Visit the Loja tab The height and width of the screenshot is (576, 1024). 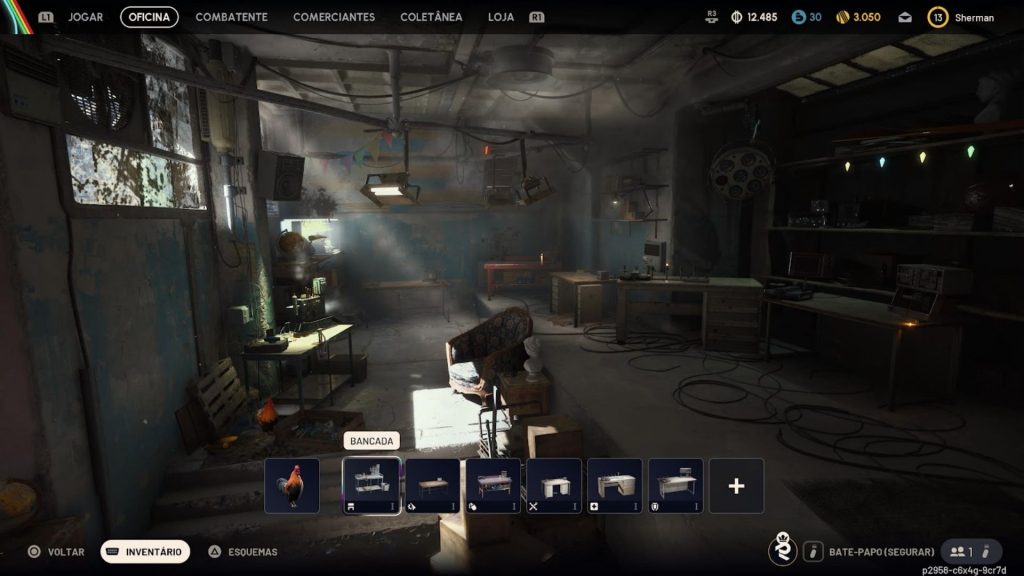pyautogui.click(x=501, y=17)
